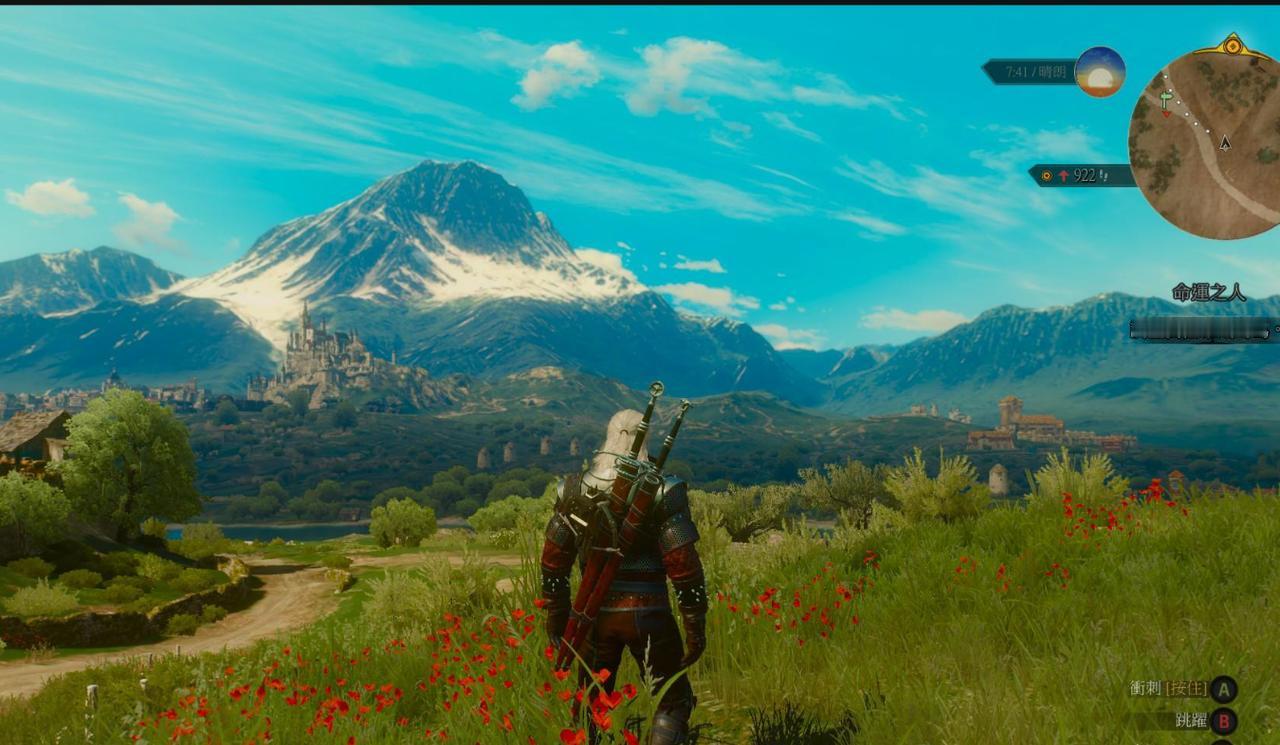Click the green signpost marker on minimap
Screen dimensions: 1280x745
(x=1167, y=98)
